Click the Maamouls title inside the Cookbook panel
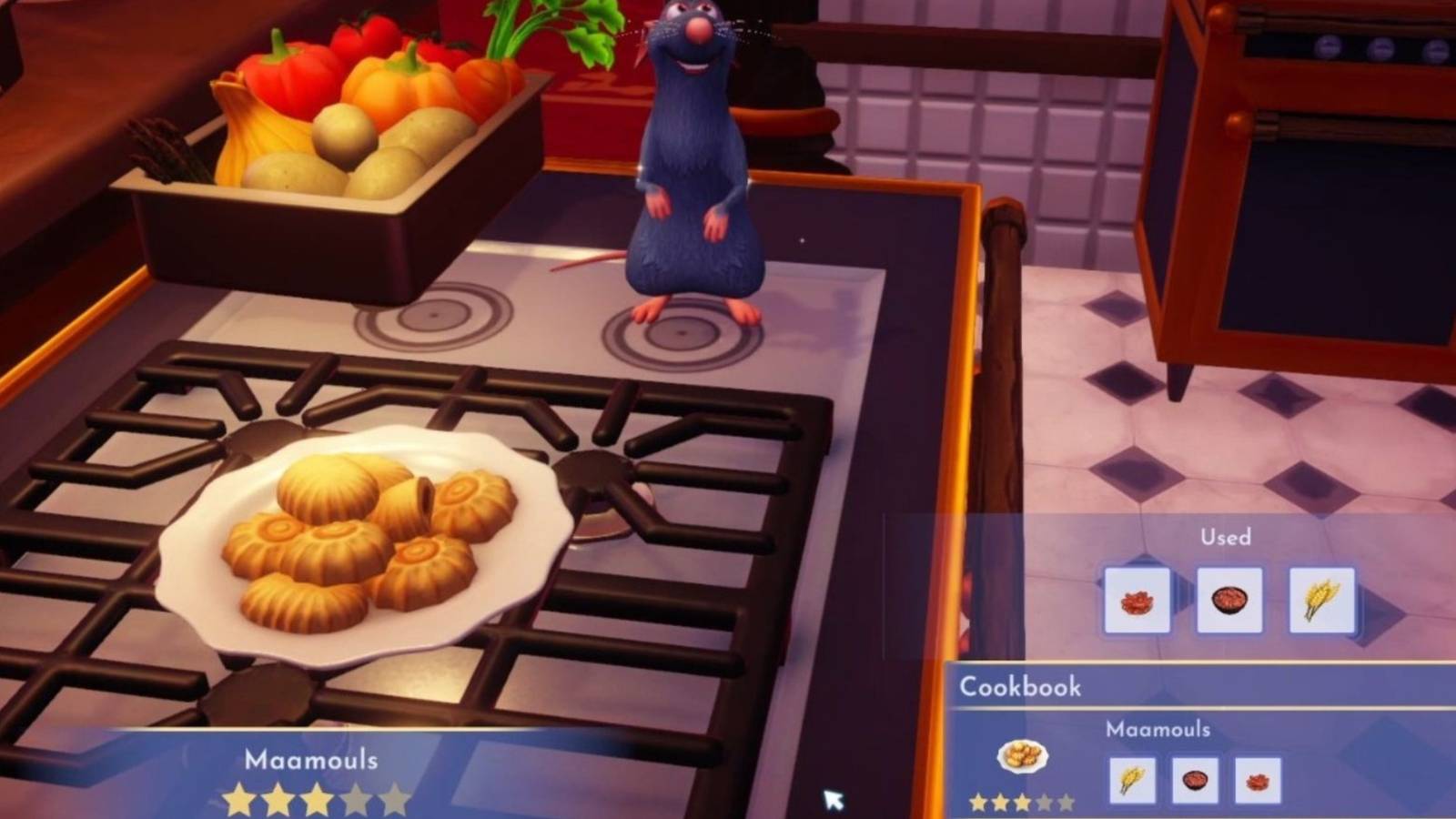Viewport: 1456px width, 819px height. [x=1158, y=729]
